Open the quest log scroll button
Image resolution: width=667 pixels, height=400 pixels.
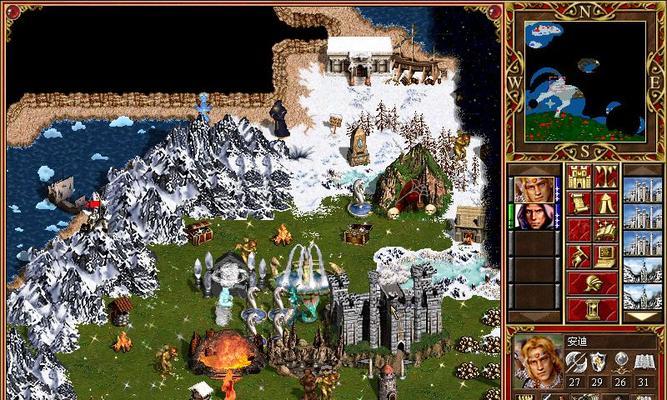[579, 204]
